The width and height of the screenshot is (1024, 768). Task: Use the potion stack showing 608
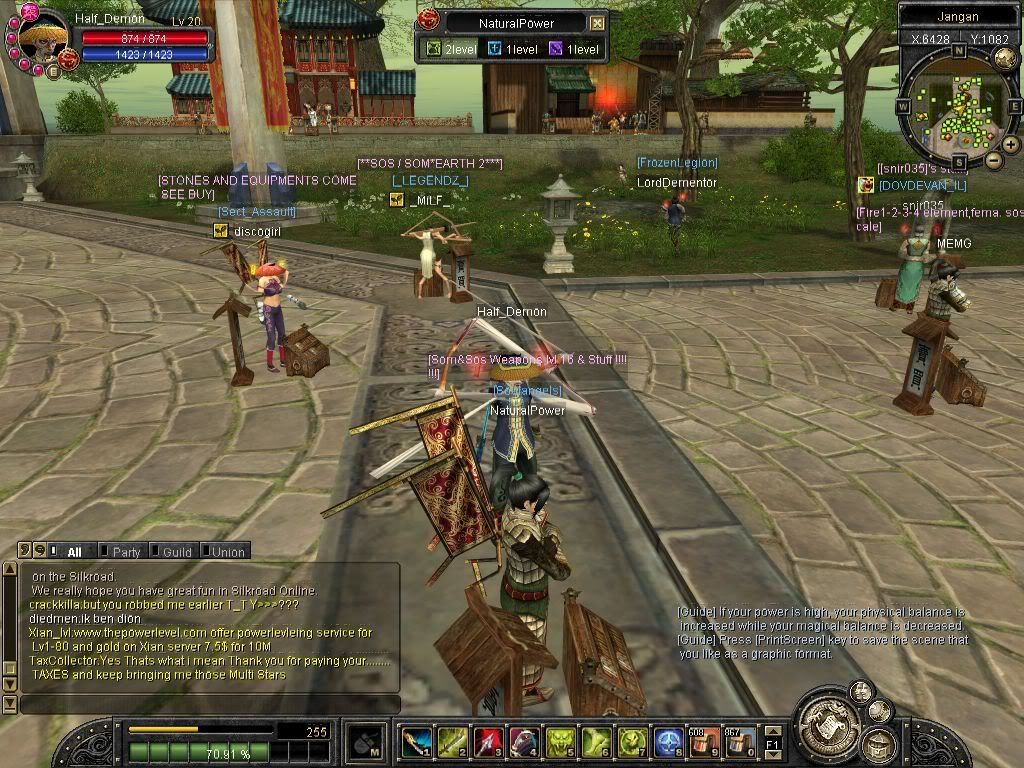[704, 742]
